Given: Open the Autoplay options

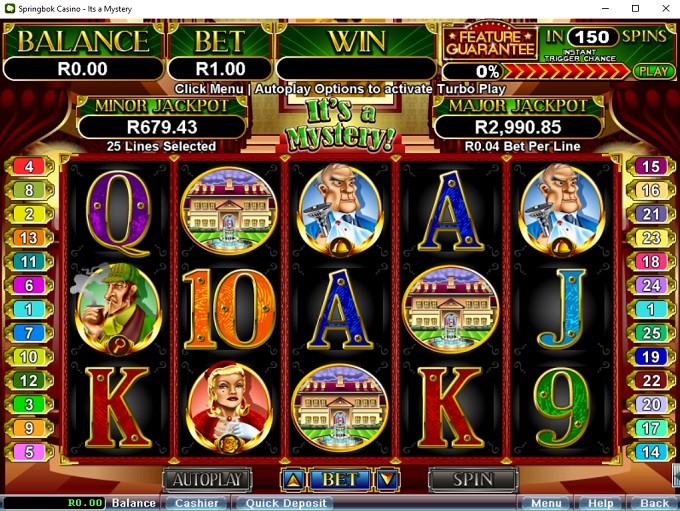Looking at the screenshot, I should coord(206,480).
